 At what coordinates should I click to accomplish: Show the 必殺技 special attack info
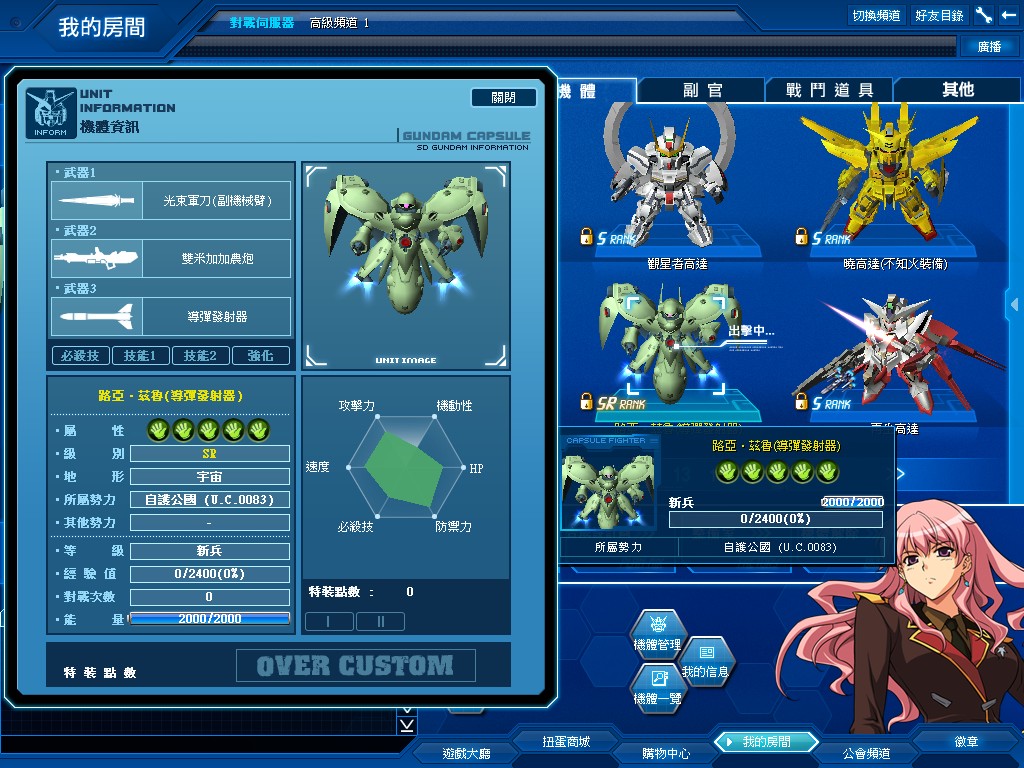[x=80, y=355]
